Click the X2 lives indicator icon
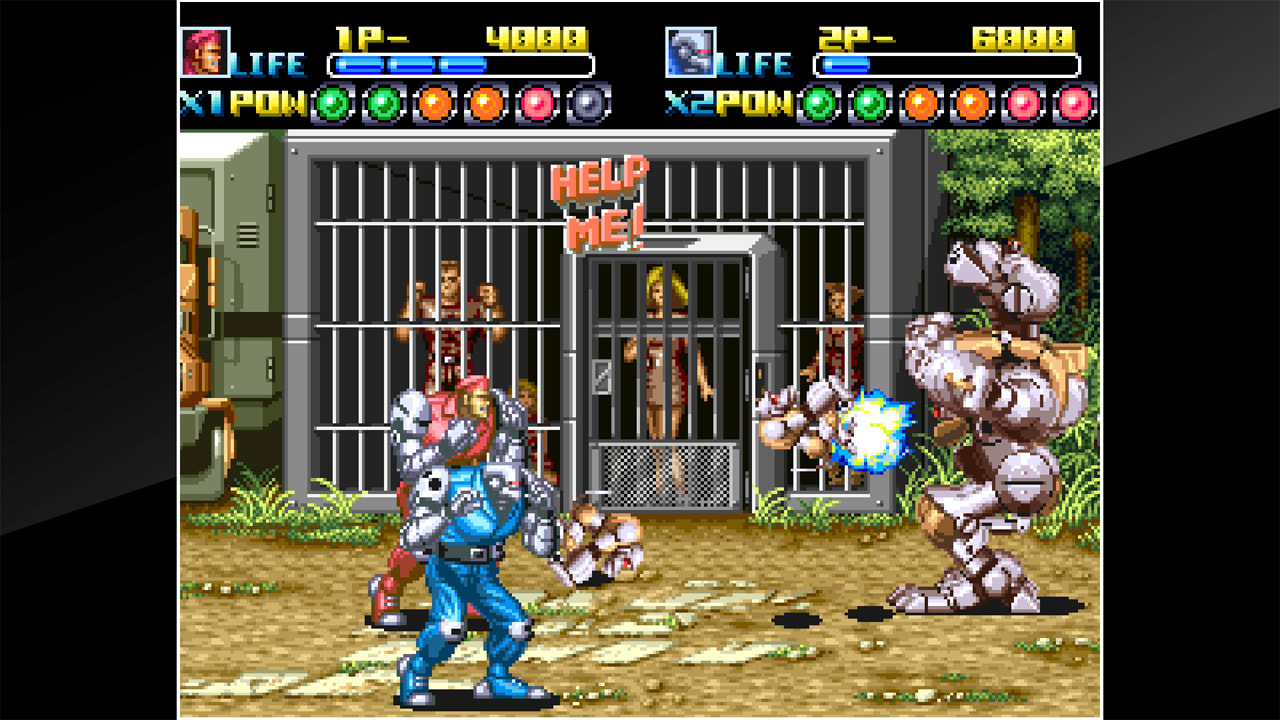The image size is (1280, 720). click(690, 101)
